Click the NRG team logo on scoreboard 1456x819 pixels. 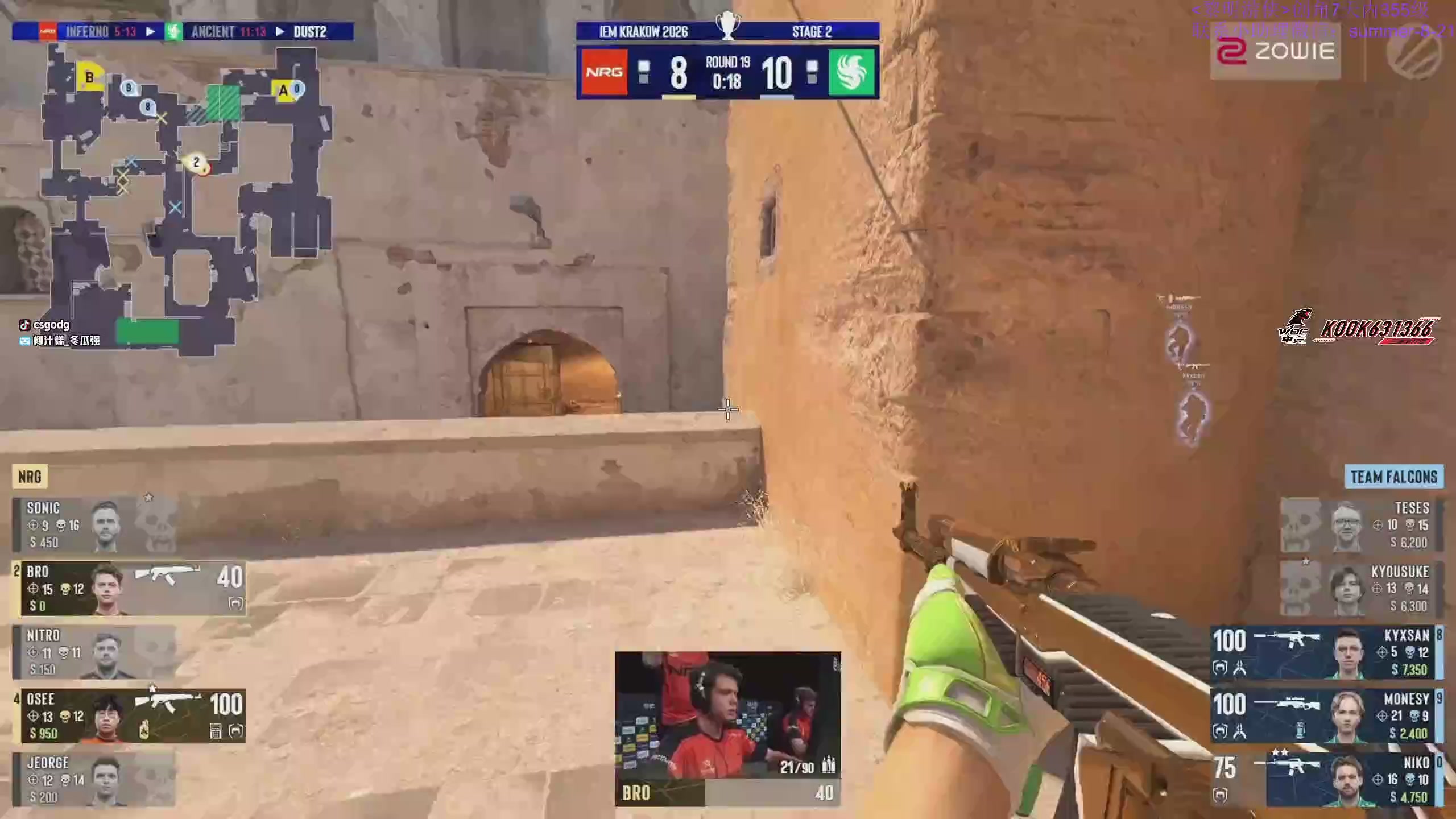604,73
